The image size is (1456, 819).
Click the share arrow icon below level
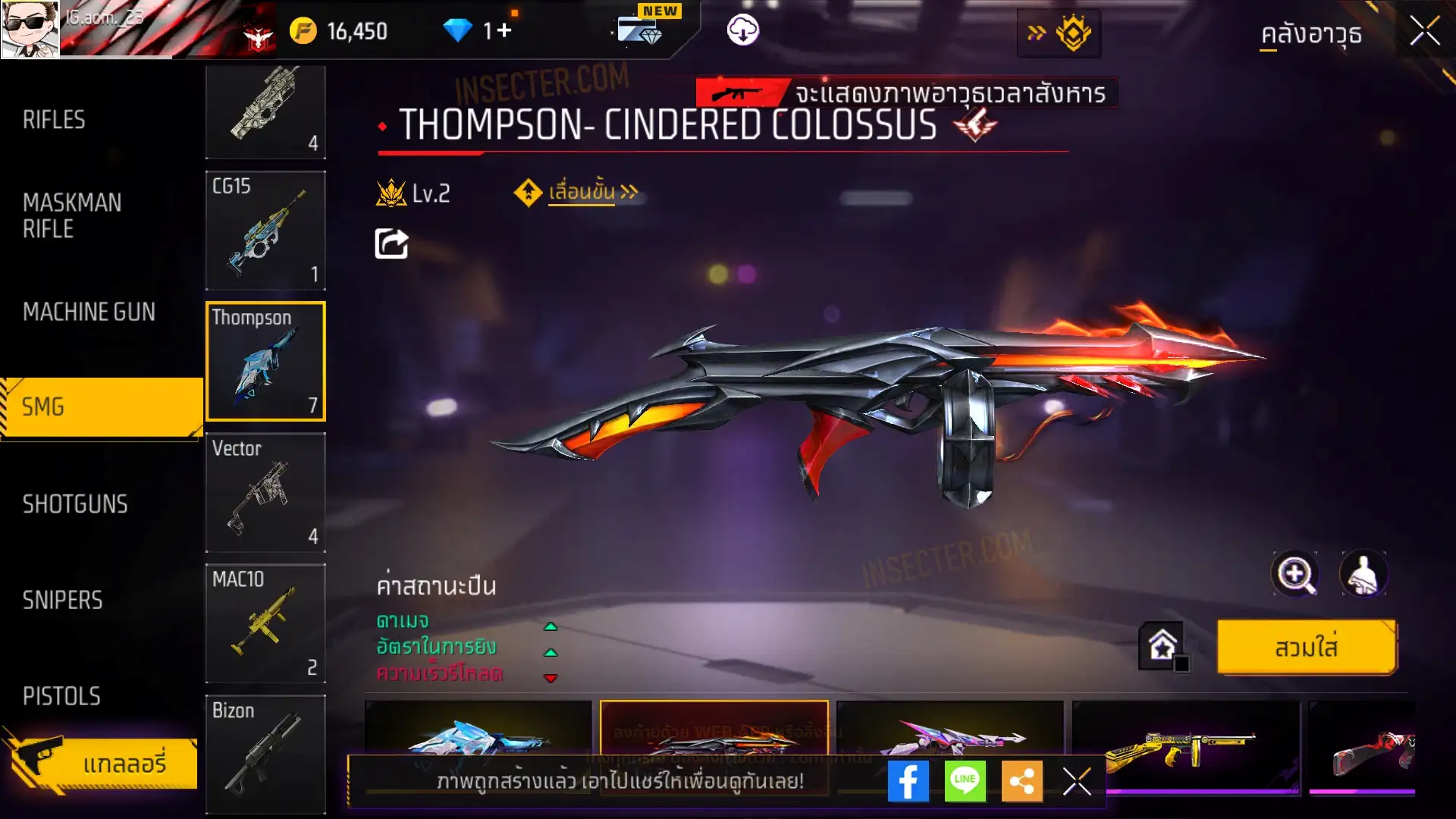[x=391, y=244]
